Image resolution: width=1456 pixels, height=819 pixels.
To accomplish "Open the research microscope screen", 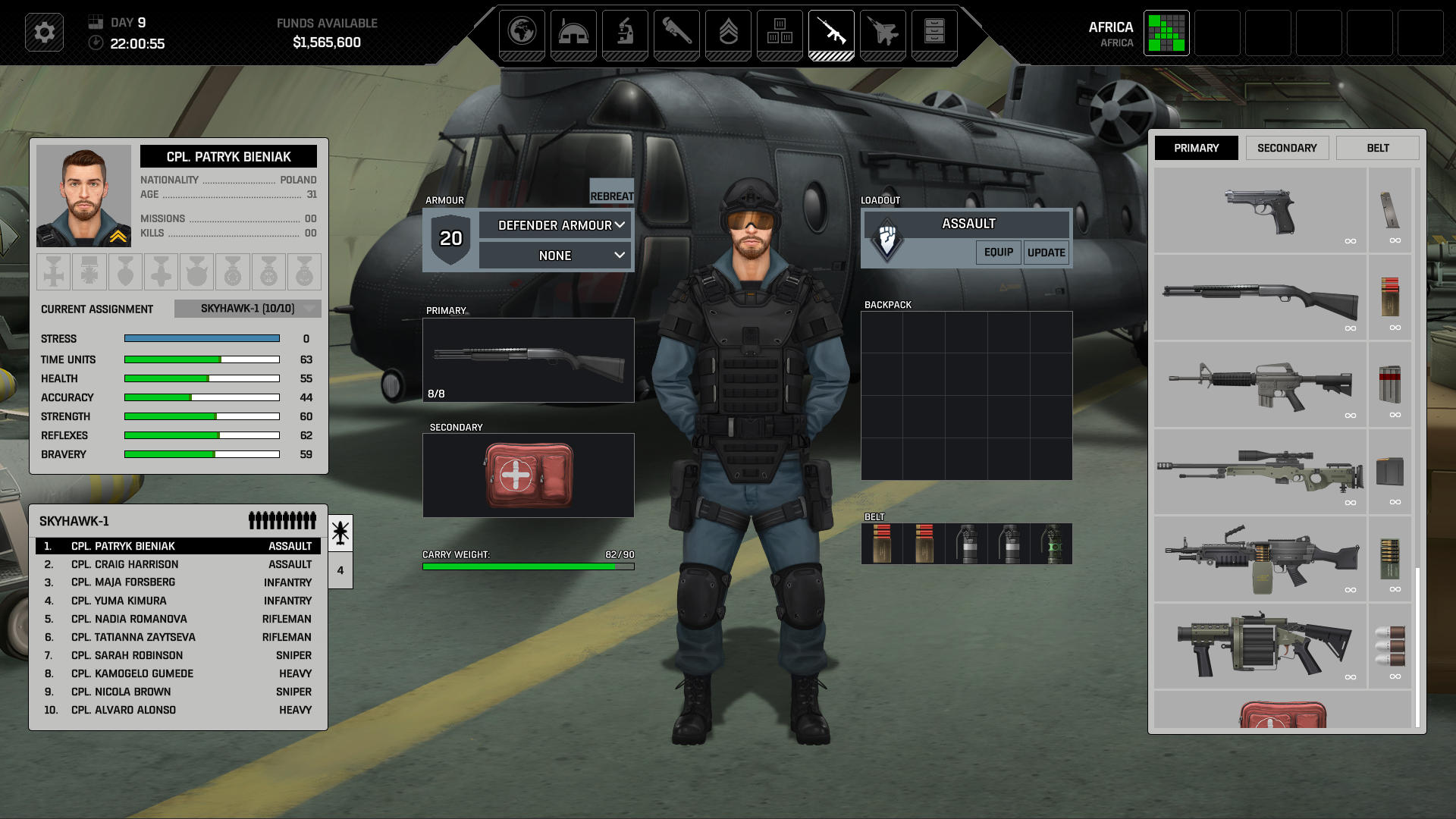I will 626,33.
